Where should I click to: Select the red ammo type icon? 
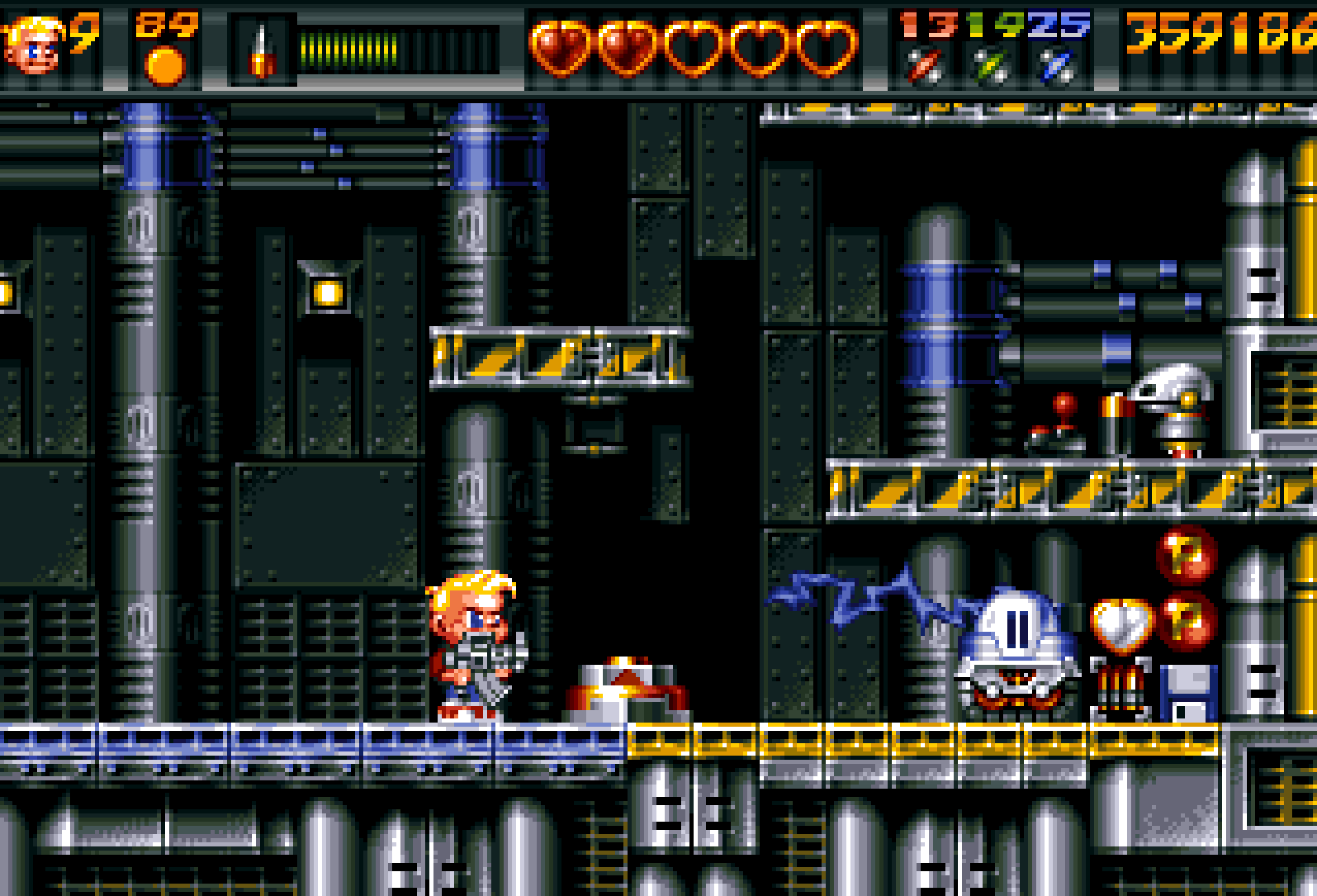[x=923, y=67]
